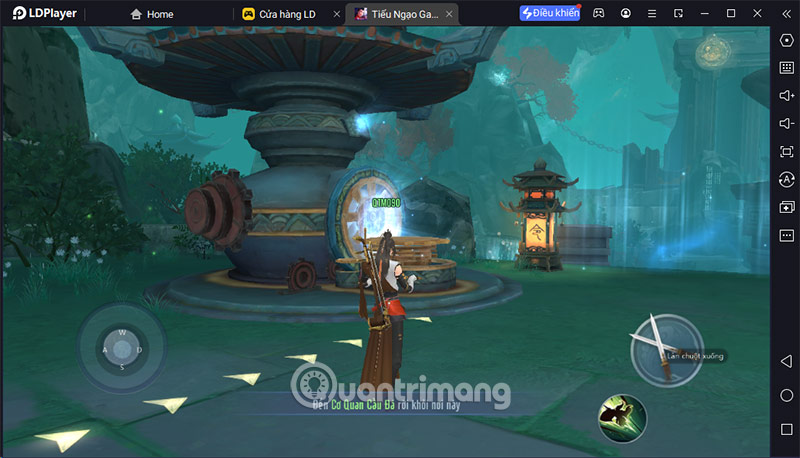This screenshot has height=458, width=800.
Task: Open the Điều khiển control panel
Action: (549, 14)
